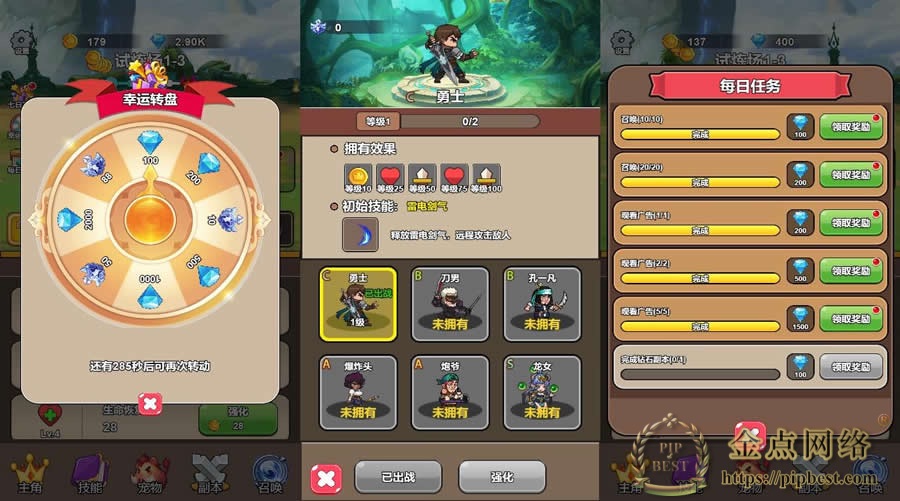Pick the 孔一凡 hero card
The height and width of the screenshot is (501, 900).
pyautogui.click(x=541, y=300)
